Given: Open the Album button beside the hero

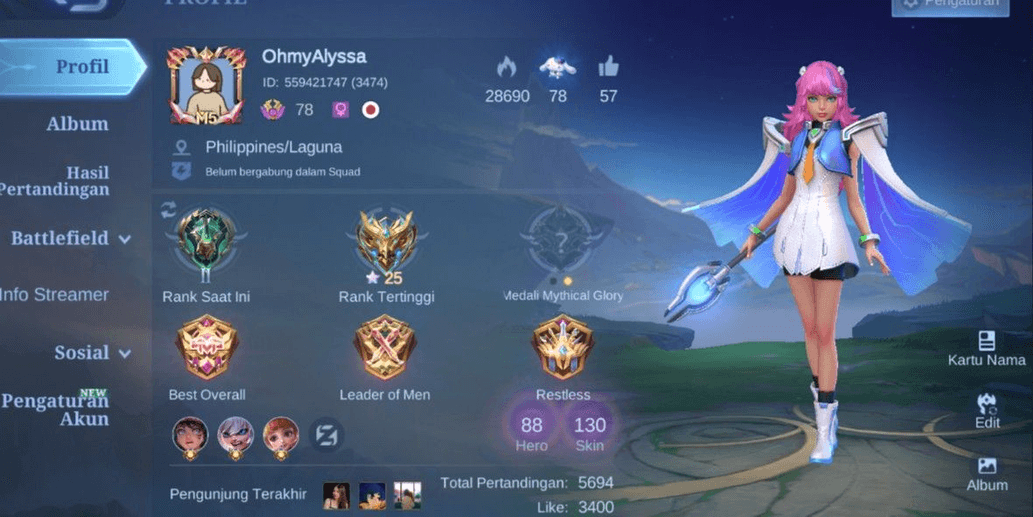Looking at the screenshot, I should 987,473.
